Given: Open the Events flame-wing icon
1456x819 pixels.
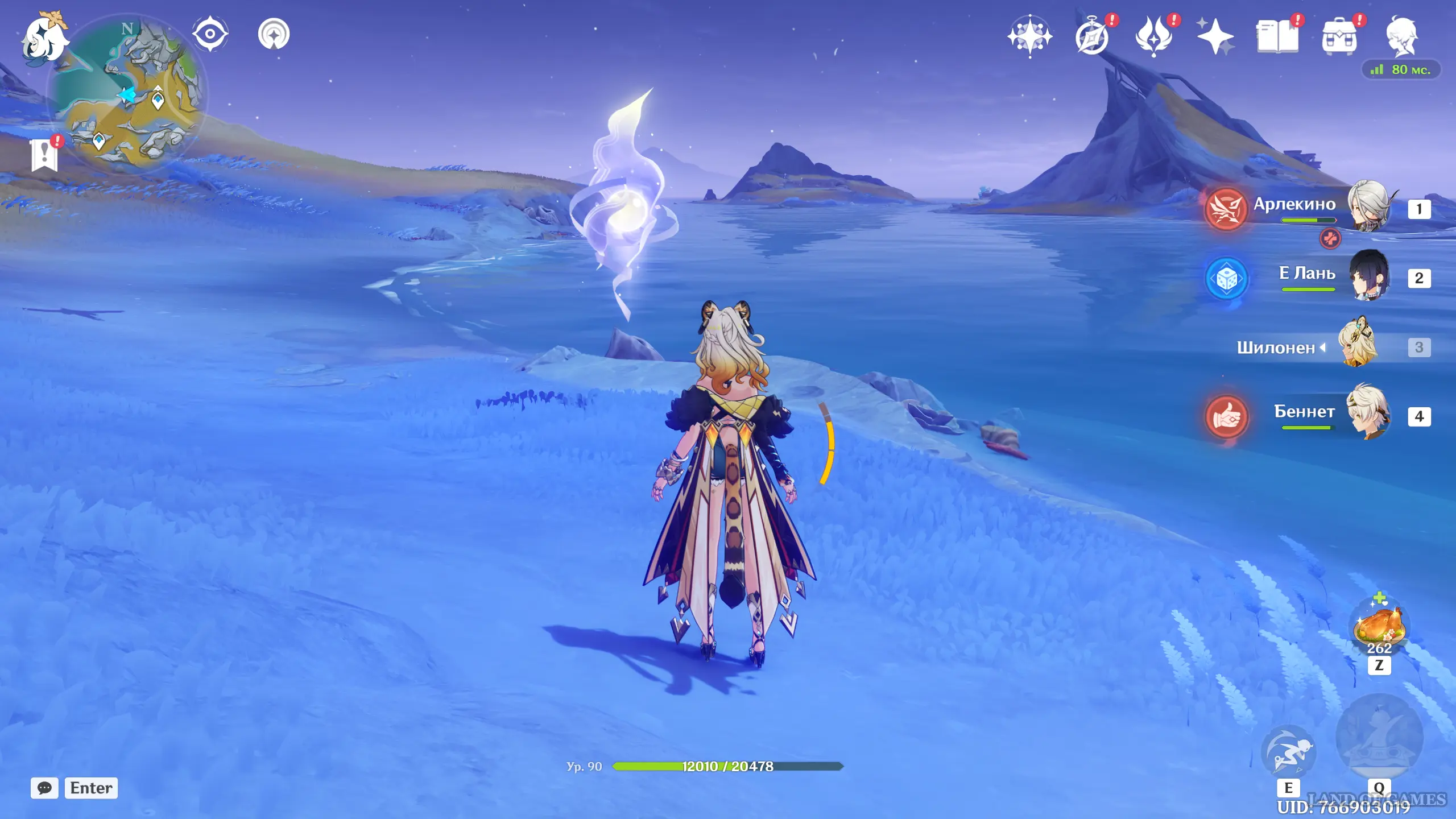Looking at the screenshot, I should click(1154, 36).
